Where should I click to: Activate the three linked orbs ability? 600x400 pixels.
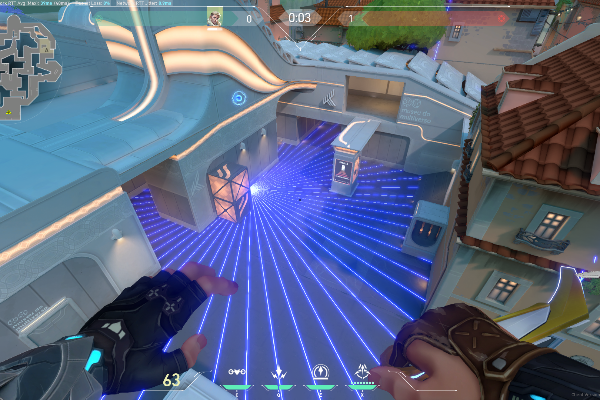point(237,372)
